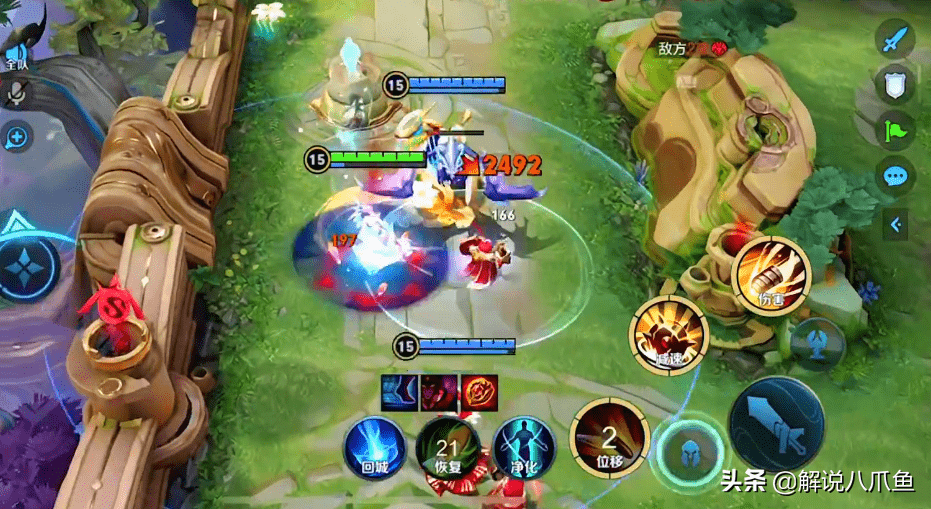Tap the four-point star movement joystick
The image size is (931, 509).
(x=24, y=269)
